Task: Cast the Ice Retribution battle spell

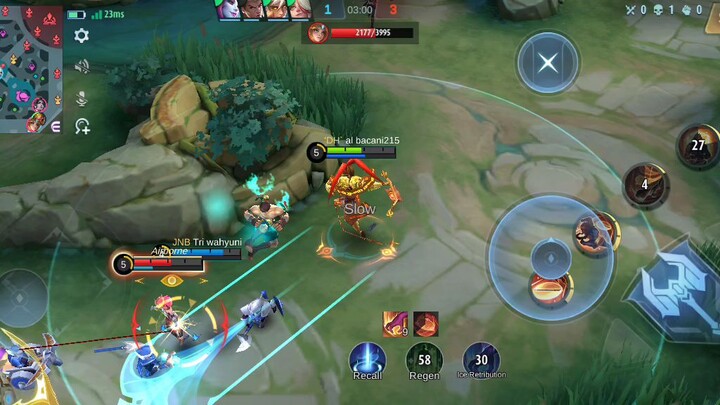Action: point(481,360)
